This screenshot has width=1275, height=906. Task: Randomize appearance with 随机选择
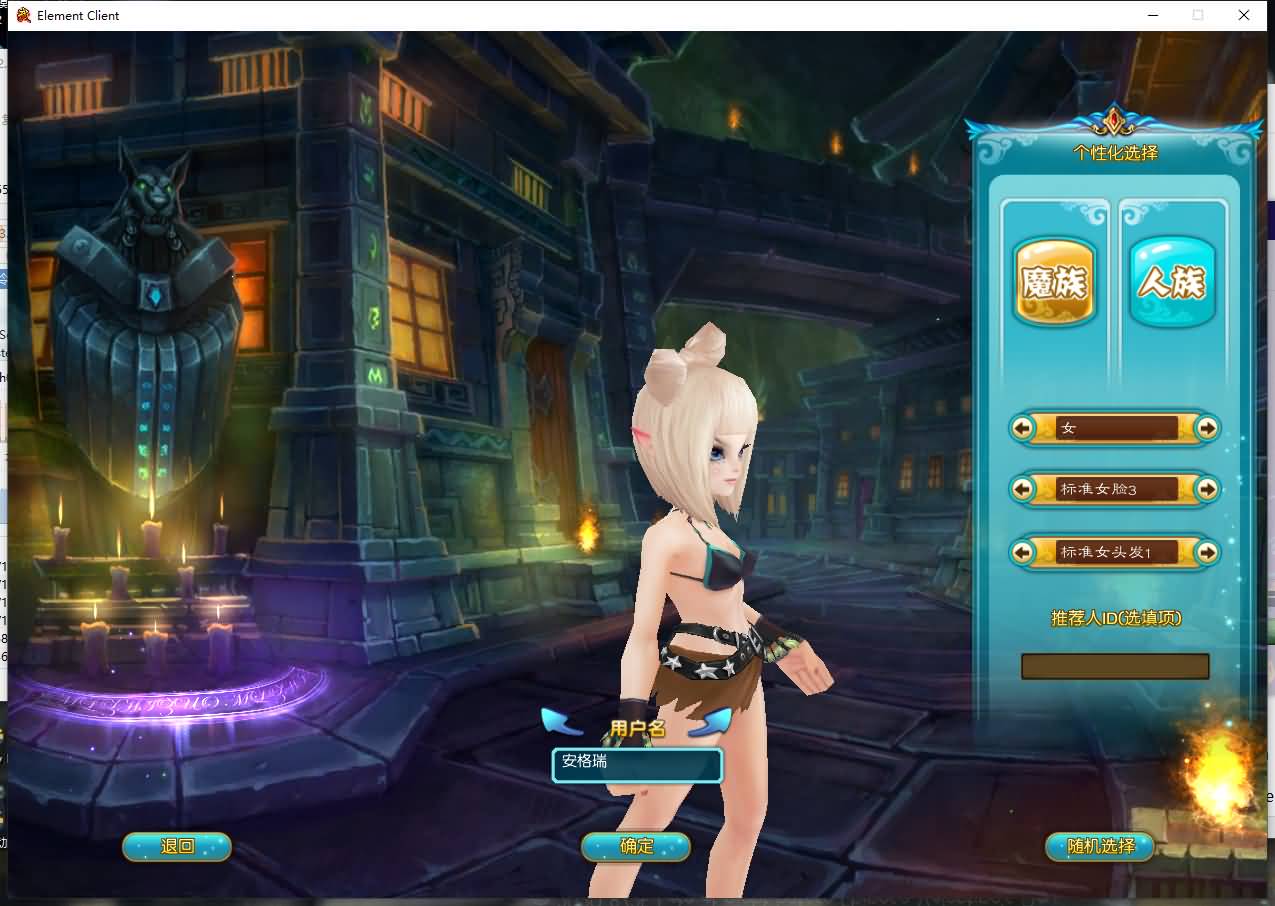click(1100, 847)
